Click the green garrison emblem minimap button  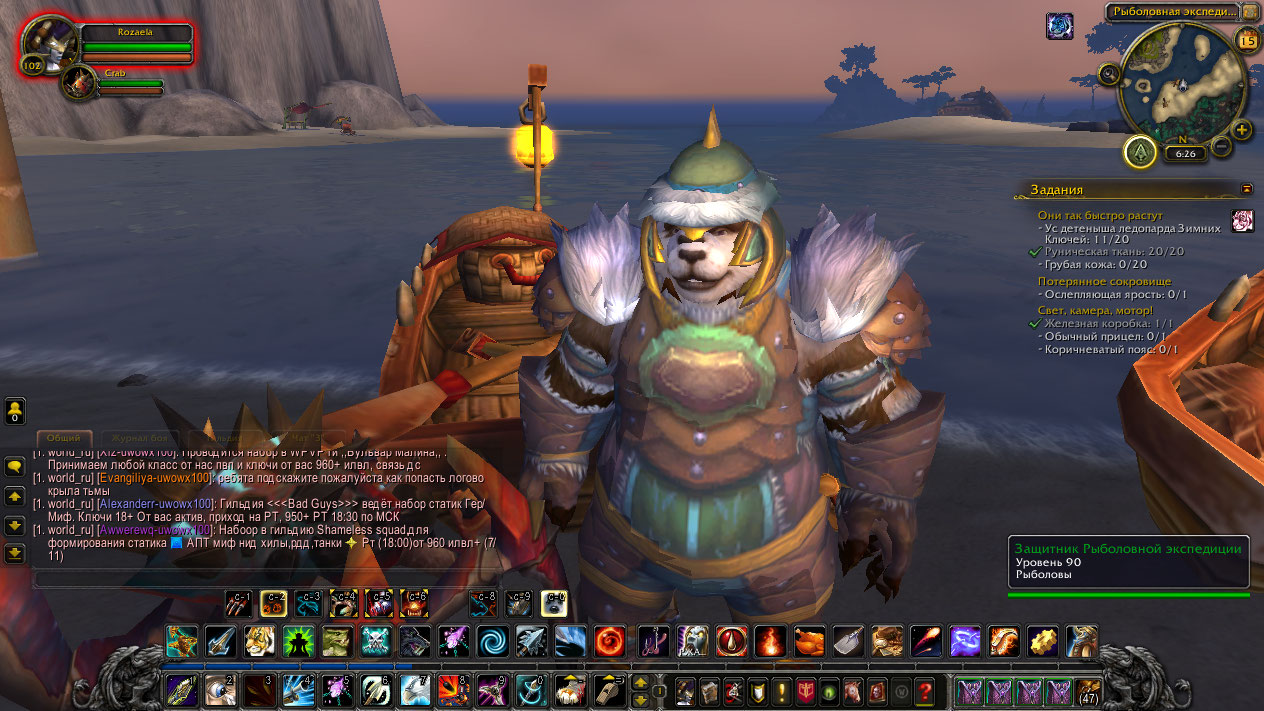[1140, 152]
